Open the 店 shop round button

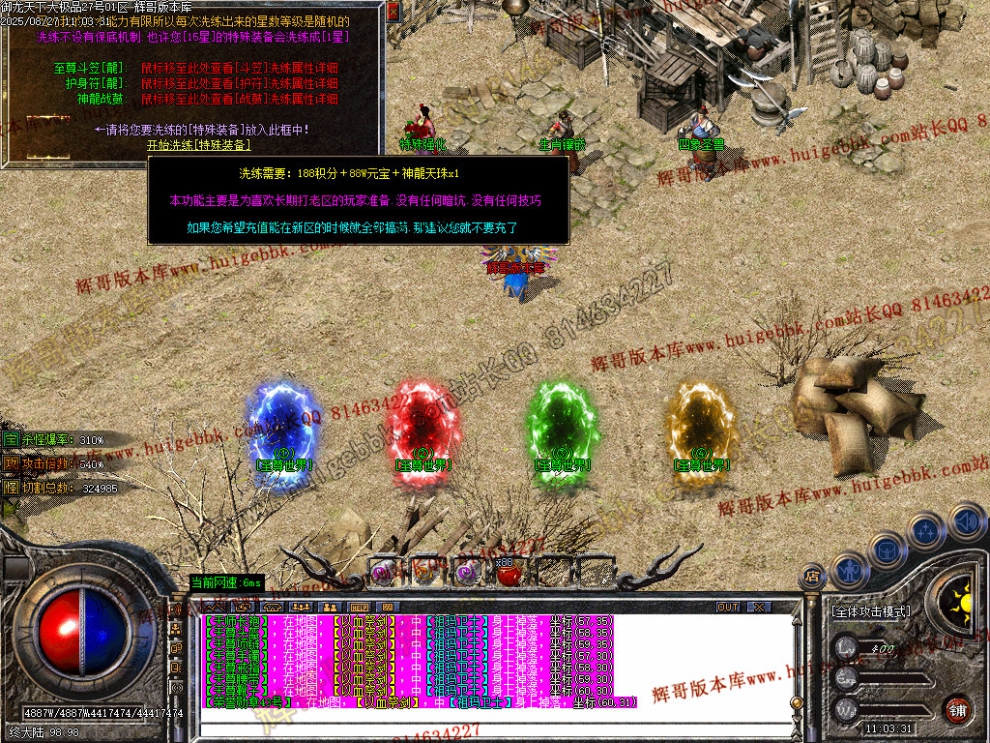[812, 576]
